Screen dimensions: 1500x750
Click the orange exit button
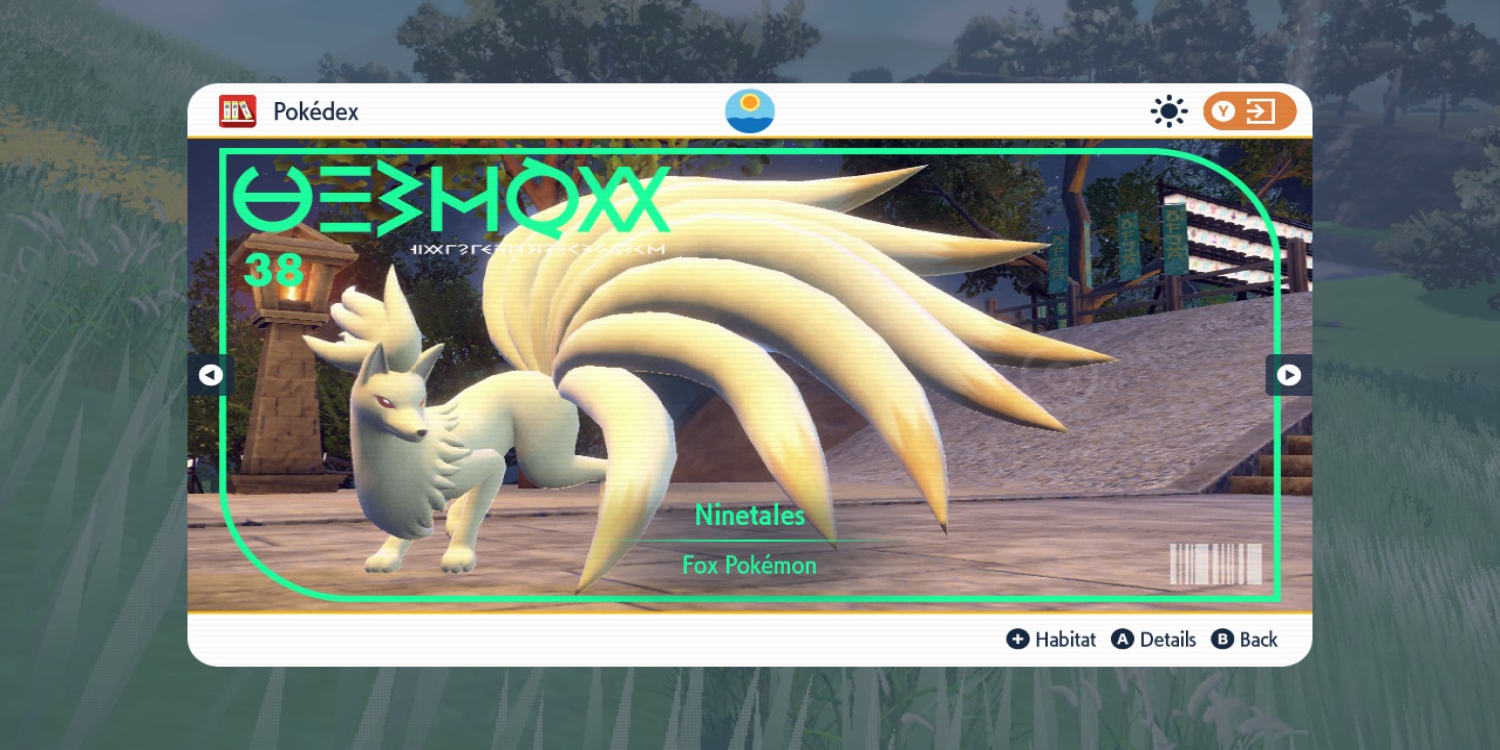[x=1249, y=111]
